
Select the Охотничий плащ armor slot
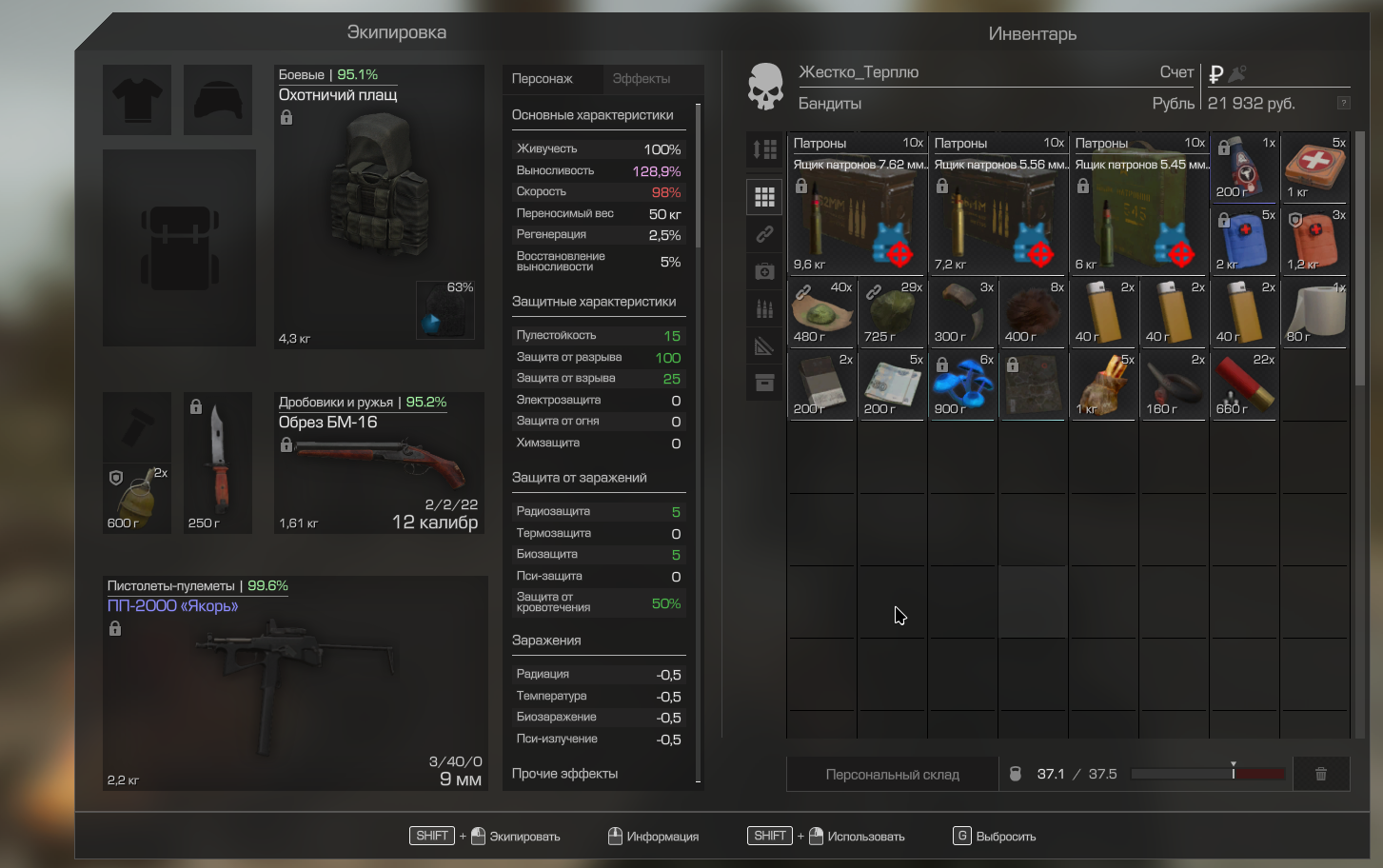pos(379,207)
